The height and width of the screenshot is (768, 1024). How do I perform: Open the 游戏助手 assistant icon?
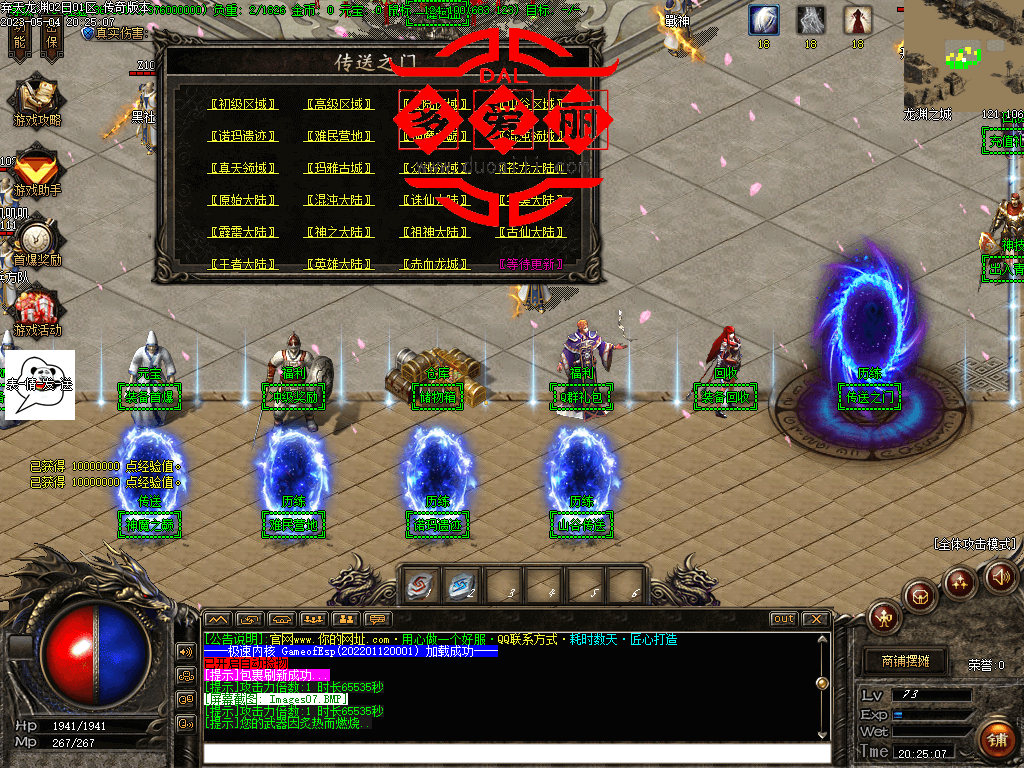click(x=36, y=170)
